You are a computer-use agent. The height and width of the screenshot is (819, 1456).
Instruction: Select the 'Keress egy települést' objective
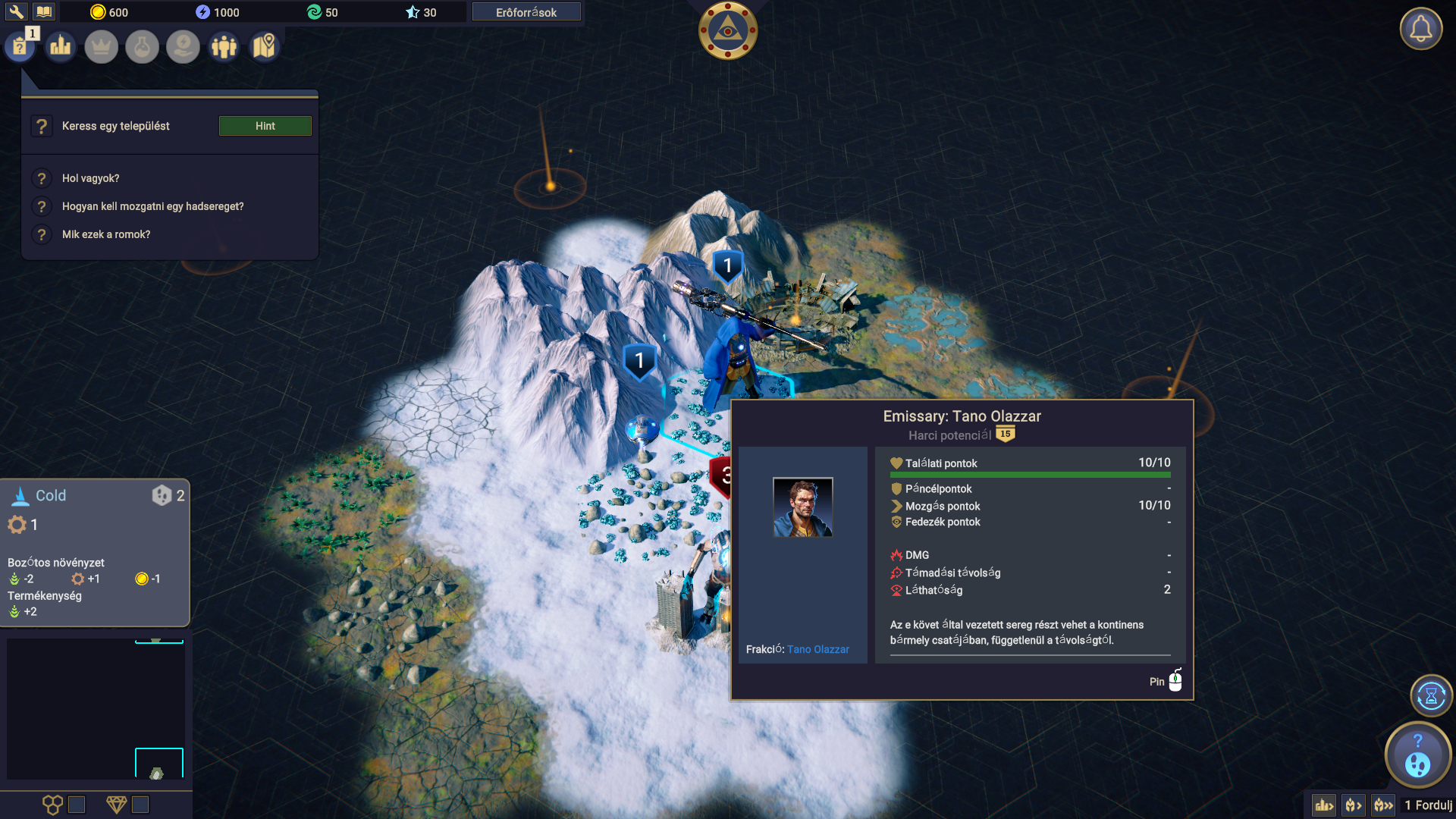[x=115, y=126]
